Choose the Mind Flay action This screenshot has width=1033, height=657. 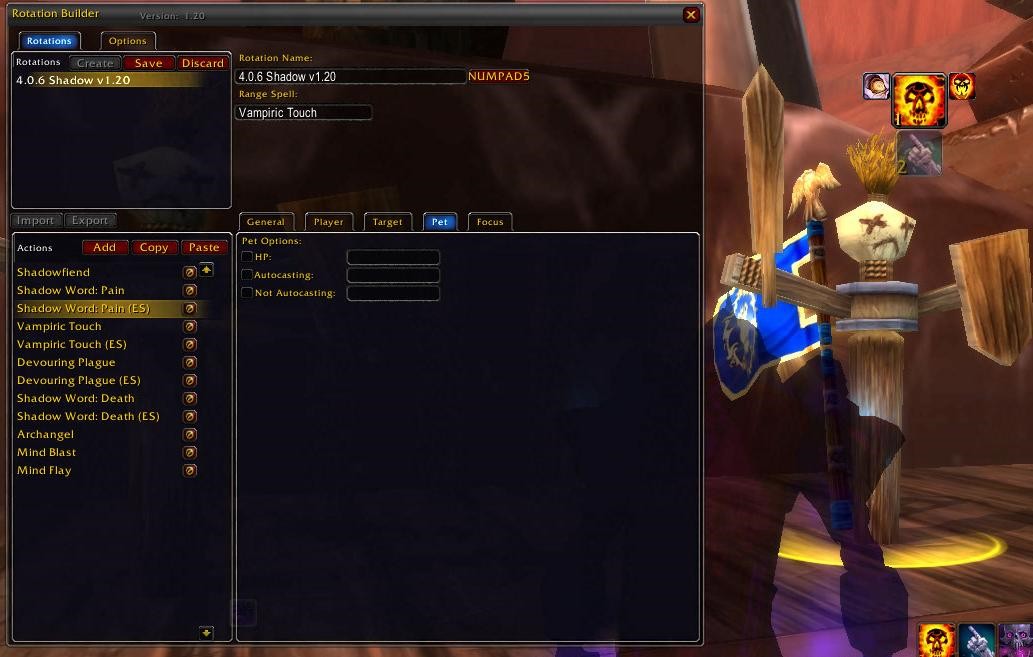point(44,470)
